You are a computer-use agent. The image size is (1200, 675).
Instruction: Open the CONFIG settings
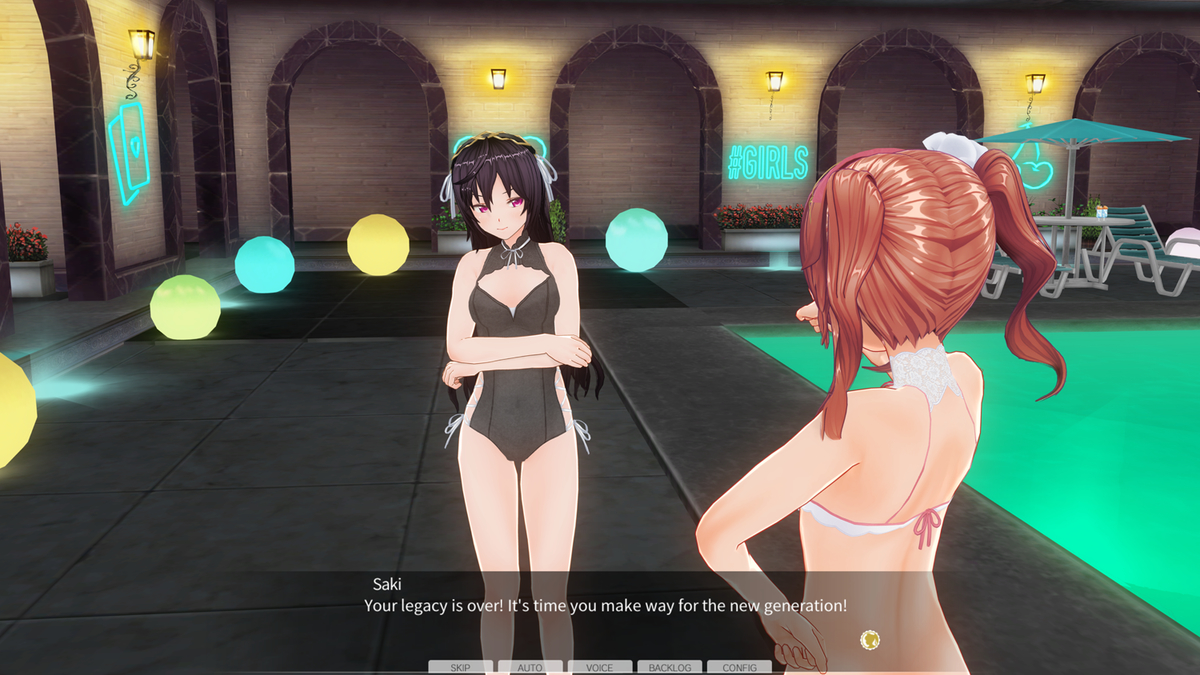tap(740, 667)
